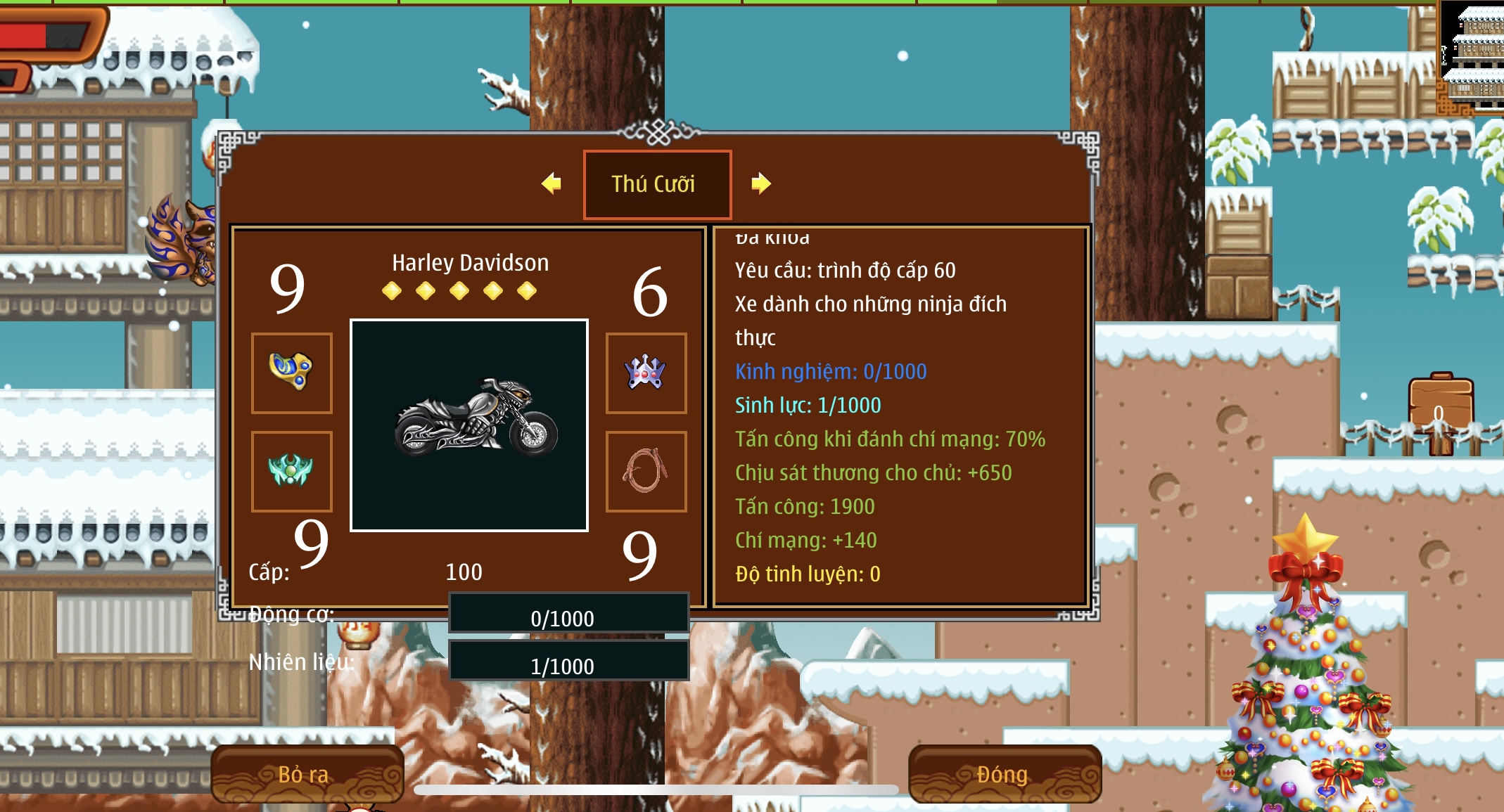Viewport: 1504px width, 812px height.
Task: Click the right yellow arrow beside Thú Cưỡi
Action: pos(760,183)
